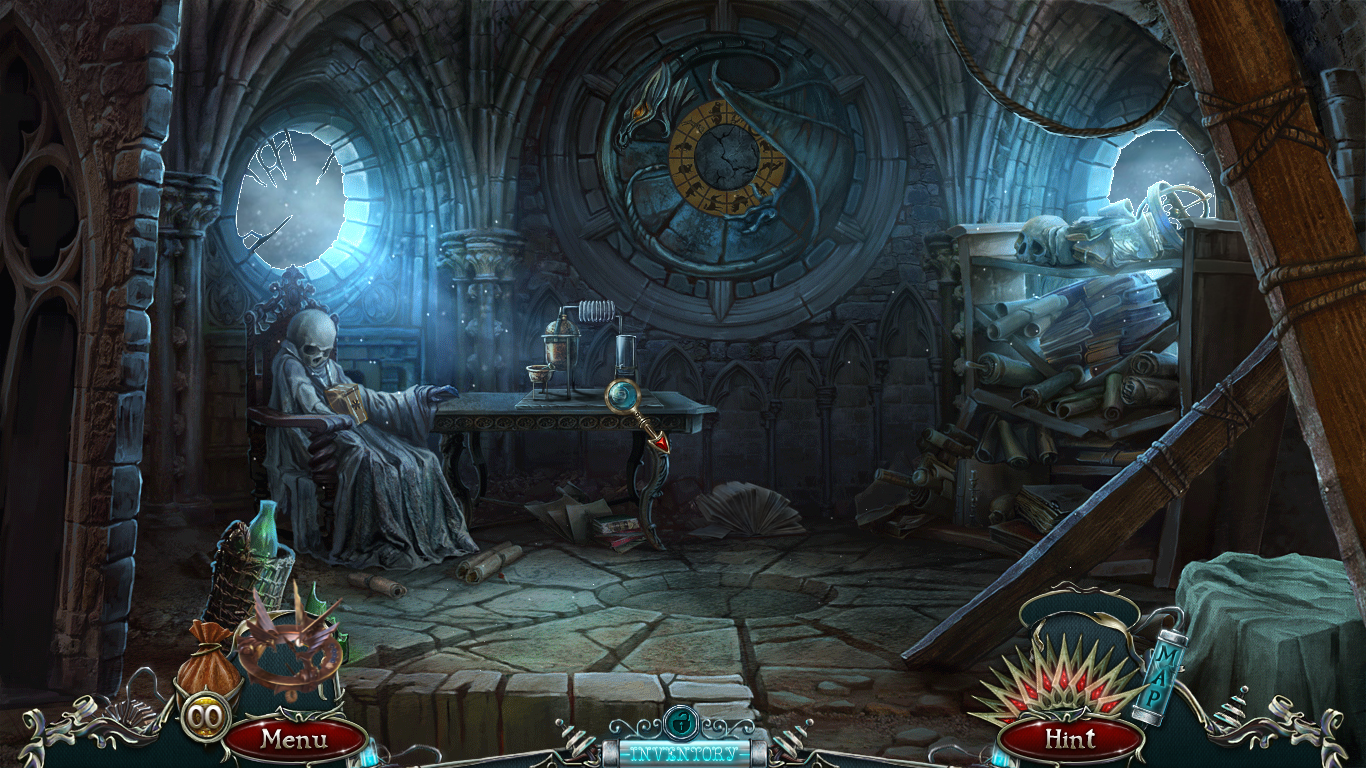
Task: Click the gold 00 coin counter
Action: point(205,715)
